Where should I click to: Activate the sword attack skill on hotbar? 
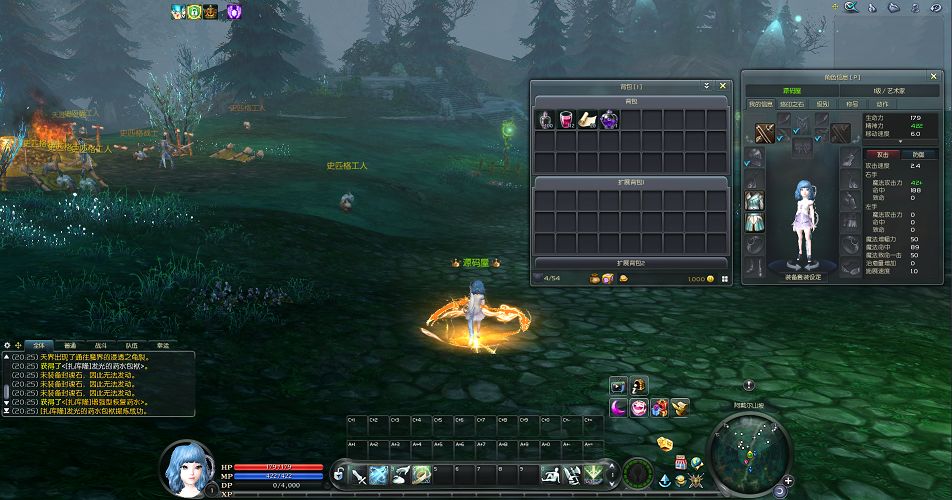[x=358, y=475]
